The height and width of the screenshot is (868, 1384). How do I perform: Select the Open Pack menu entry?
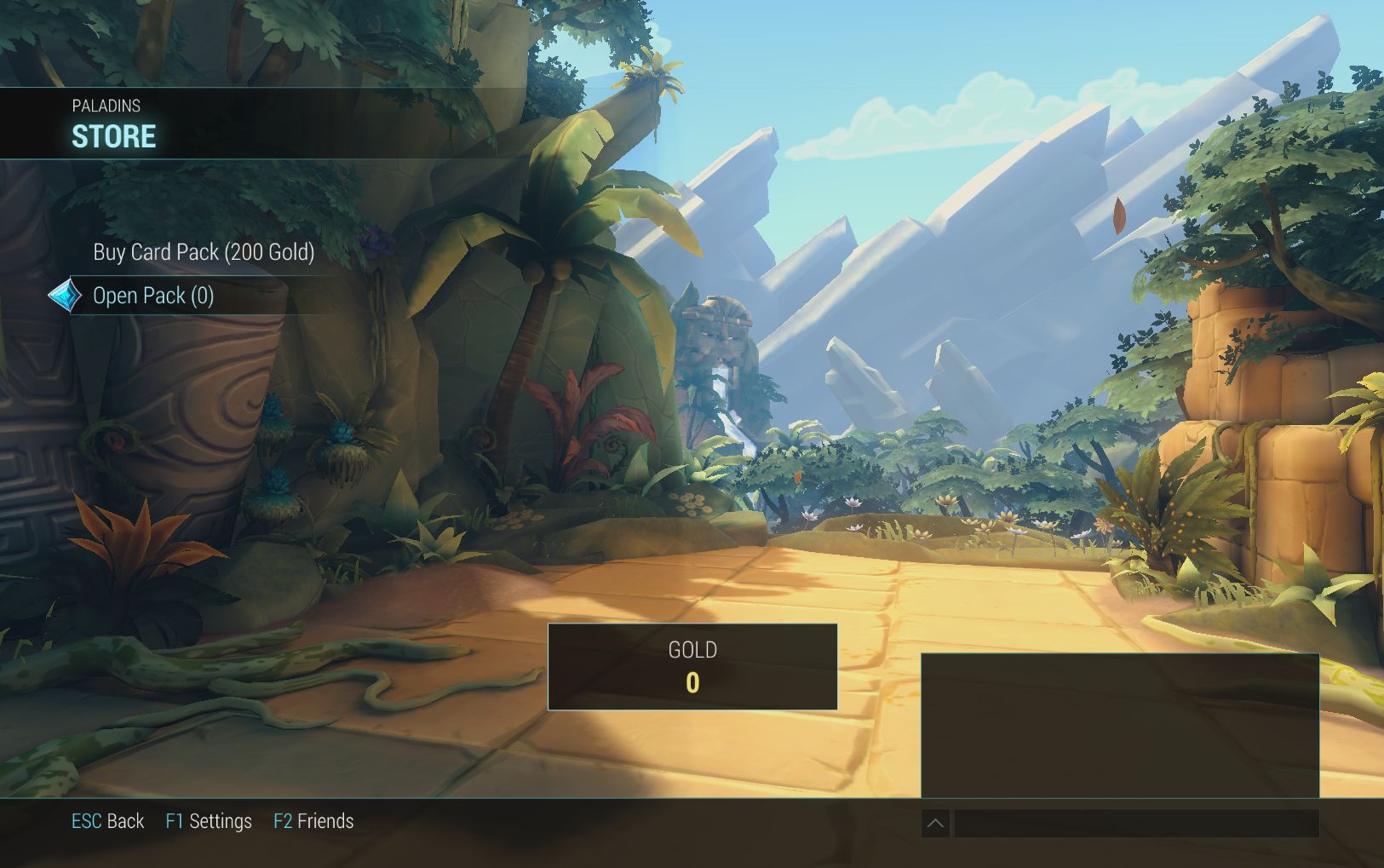(x=153, y=296)
